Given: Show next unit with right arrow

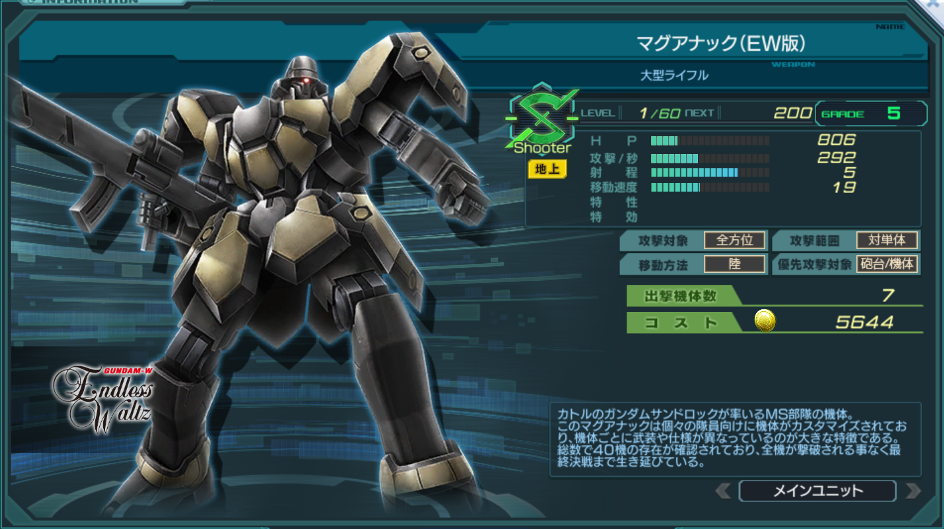Looking at the screenshot, I should (911, 491).
